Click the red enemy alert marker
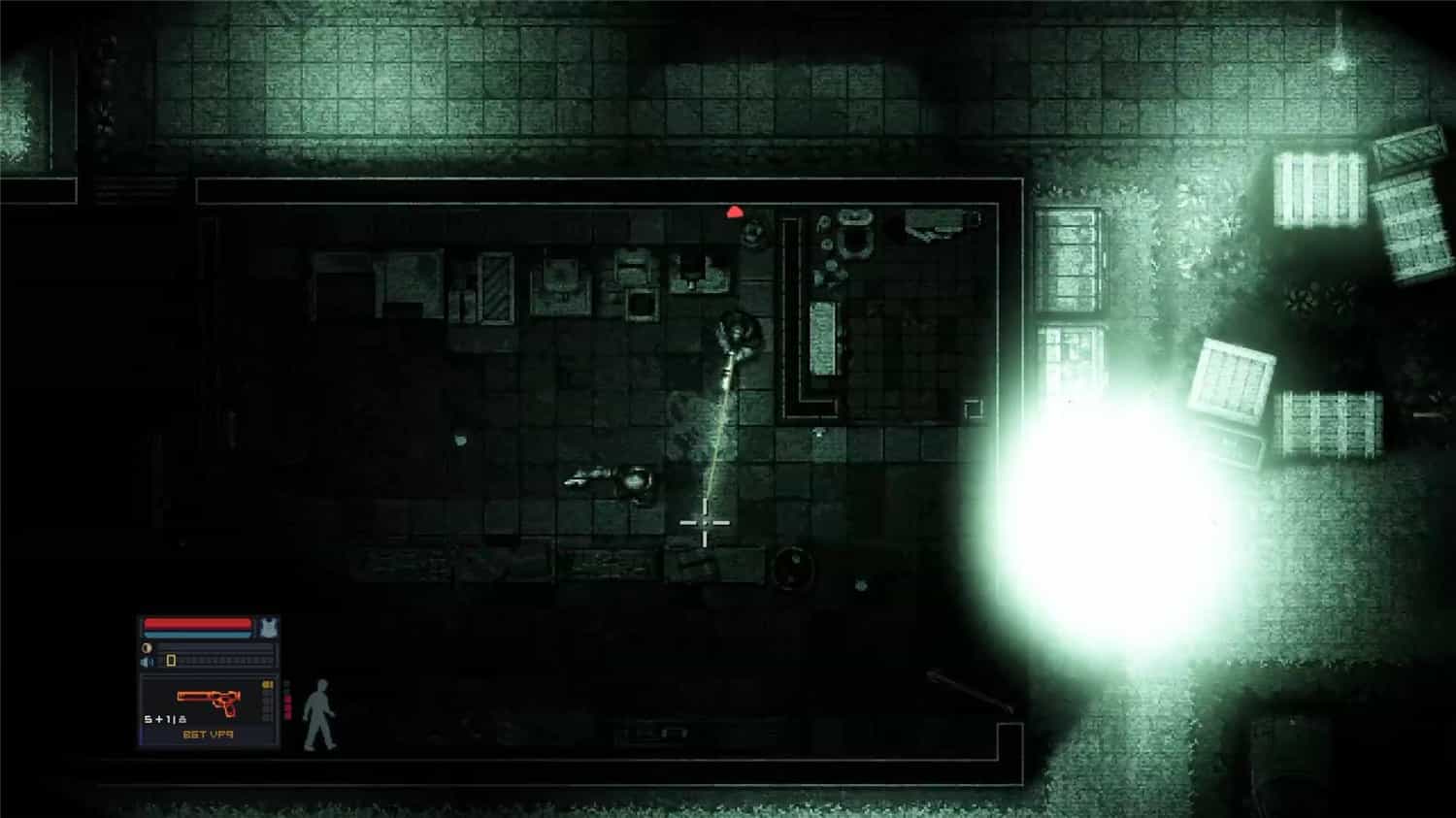Viewport: 1456px width, 818px height. coord(735,212)
